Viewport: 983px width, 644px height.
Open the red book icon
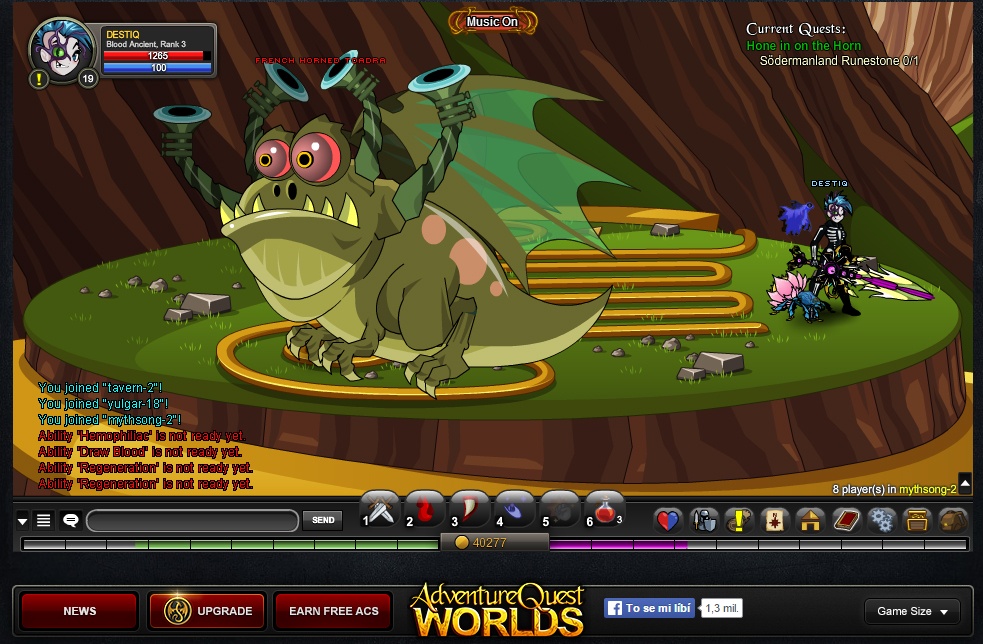pos(846,520)
